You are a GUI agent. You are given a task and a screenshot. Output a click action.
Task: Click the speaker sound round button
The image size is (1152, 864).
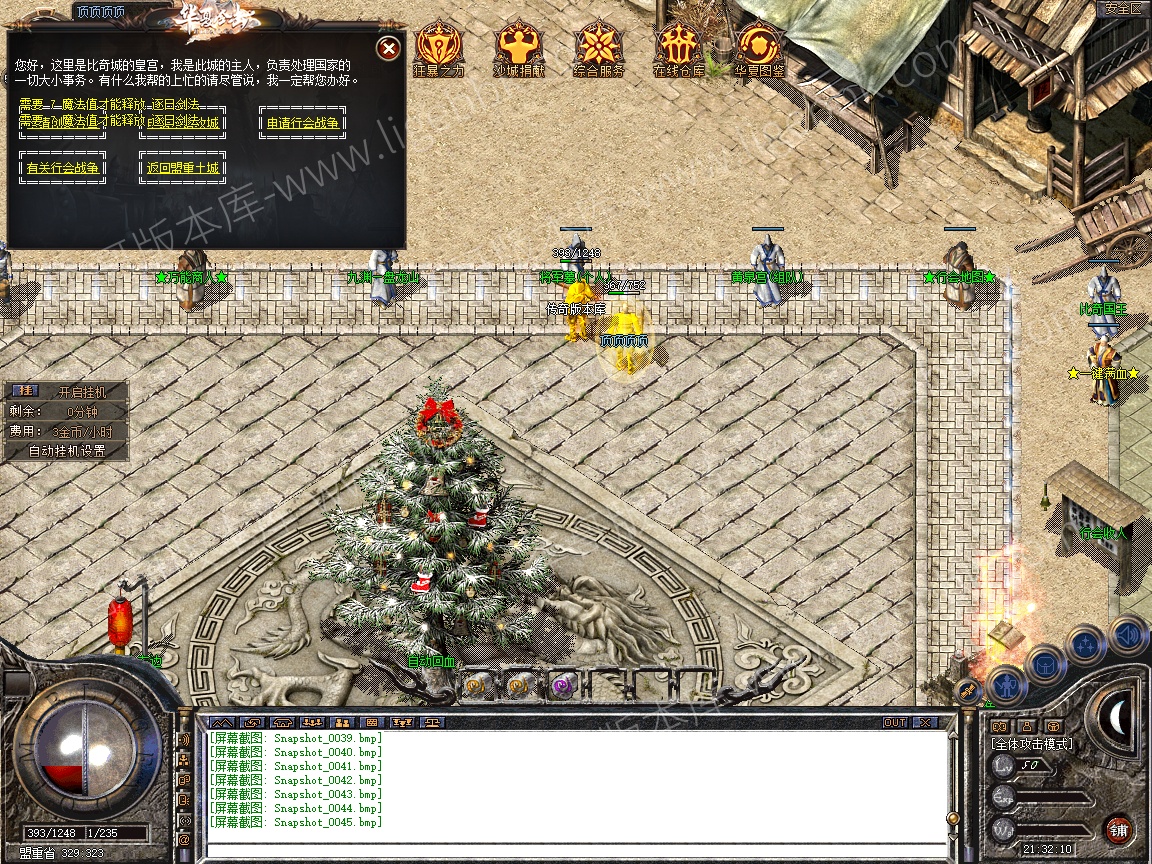[x=1127, y=633]
